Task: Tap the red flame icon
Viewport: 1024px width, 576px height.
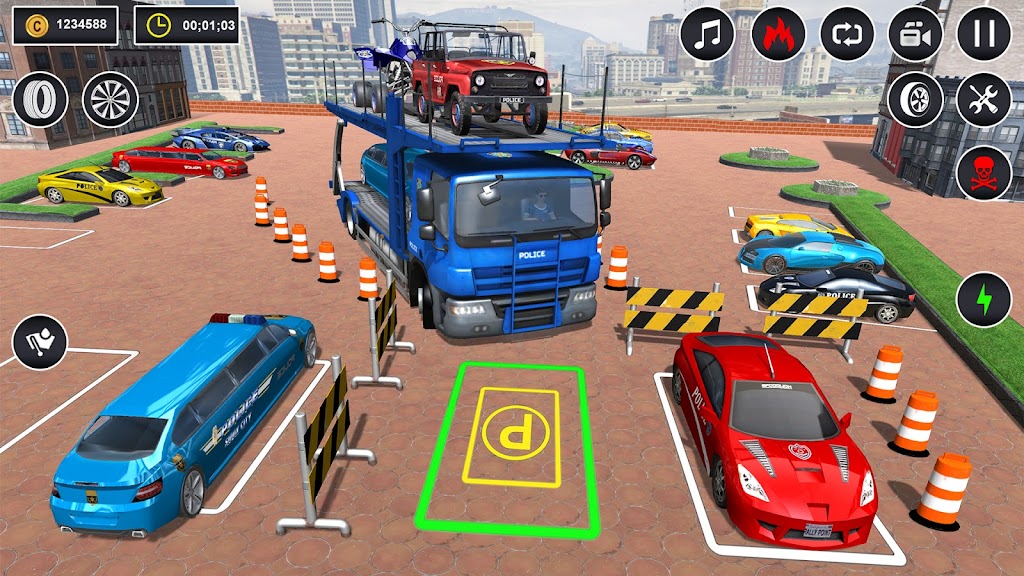Action: point(778,34)
